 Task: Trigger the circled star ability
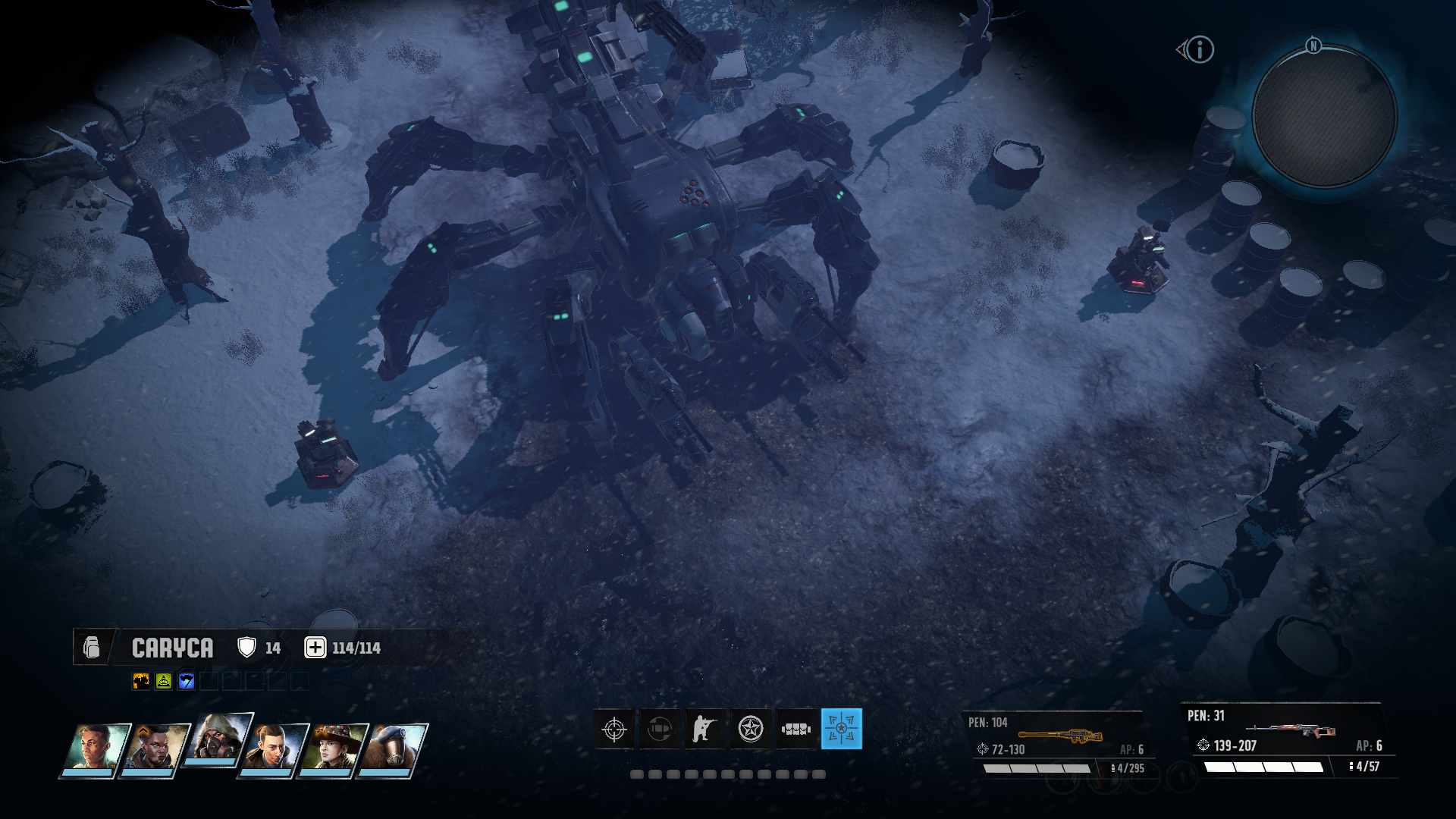pyautogui.click(x=751, y=730)
